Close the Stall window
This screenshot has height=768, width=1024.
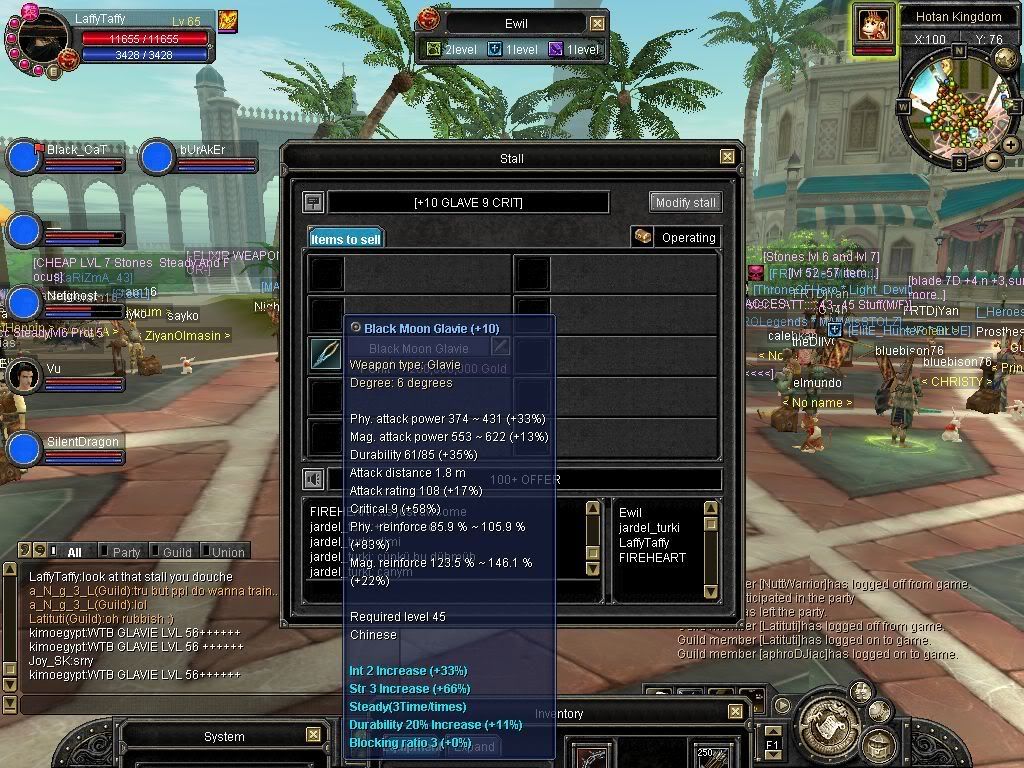727,157
